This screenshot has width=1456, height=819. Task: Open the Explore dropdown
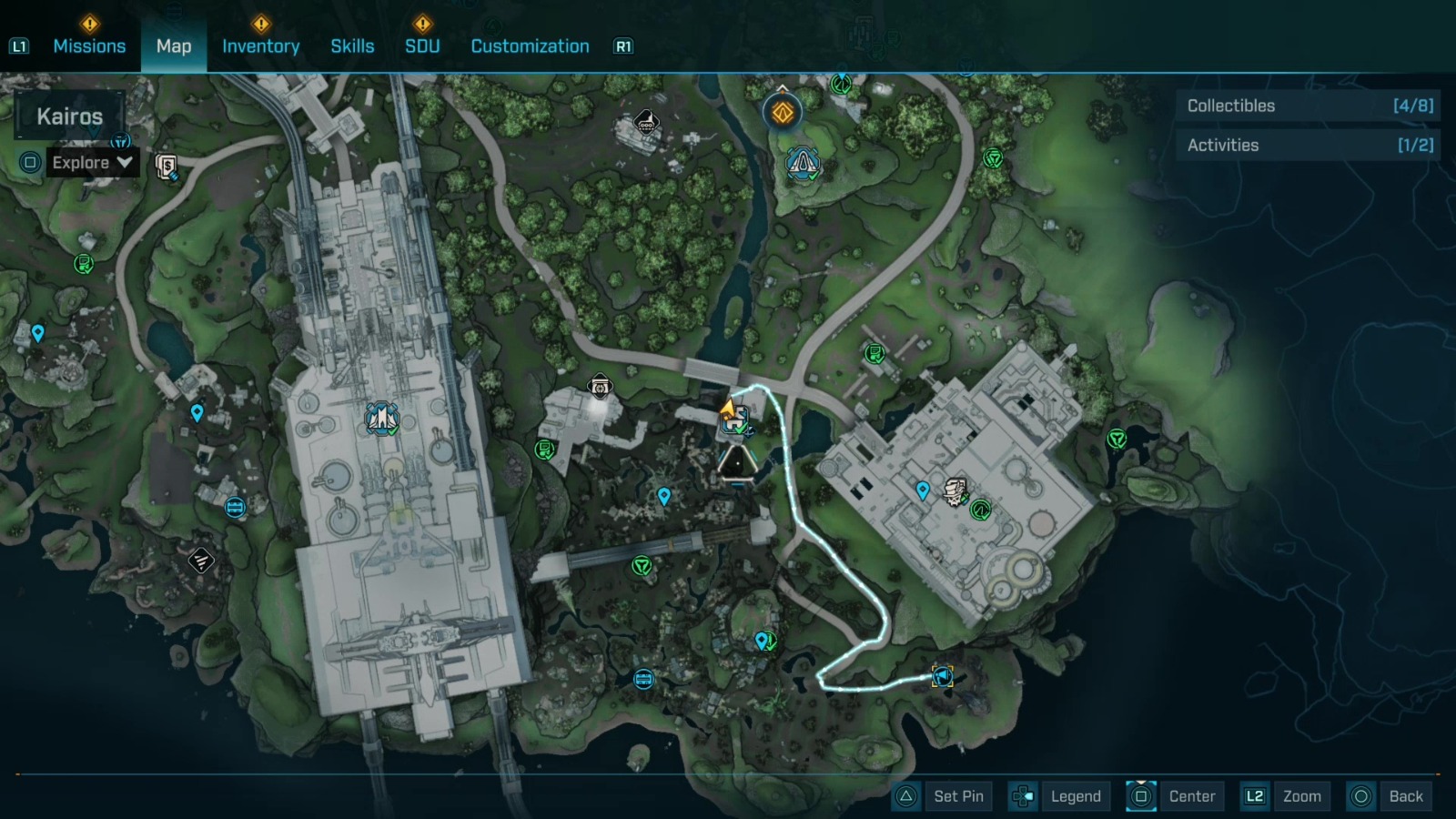point(90,163)
